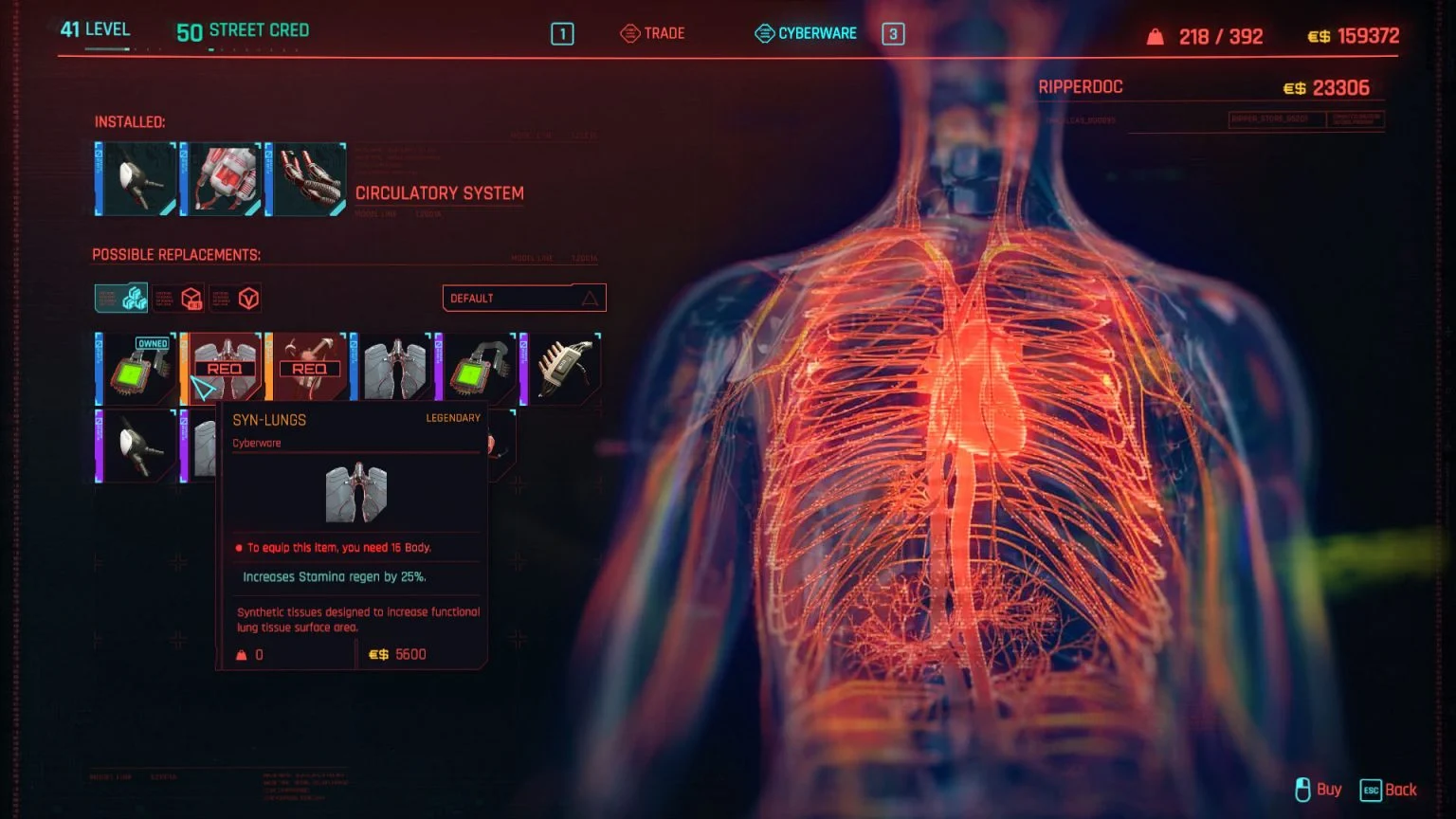Select the teal cube parts filter icon
The image size is (1456, 819).
[x=133, y=297]
